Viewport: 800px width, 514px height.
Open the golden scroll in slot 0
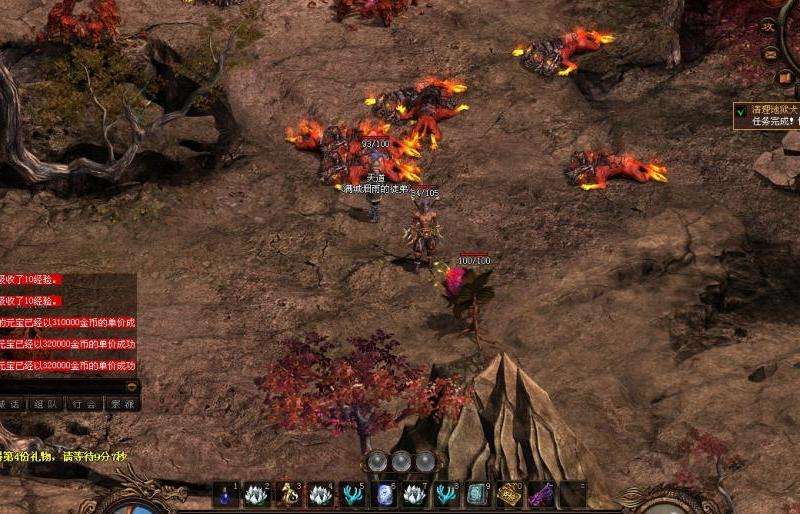pyautogui.click(x=509, y=495)
